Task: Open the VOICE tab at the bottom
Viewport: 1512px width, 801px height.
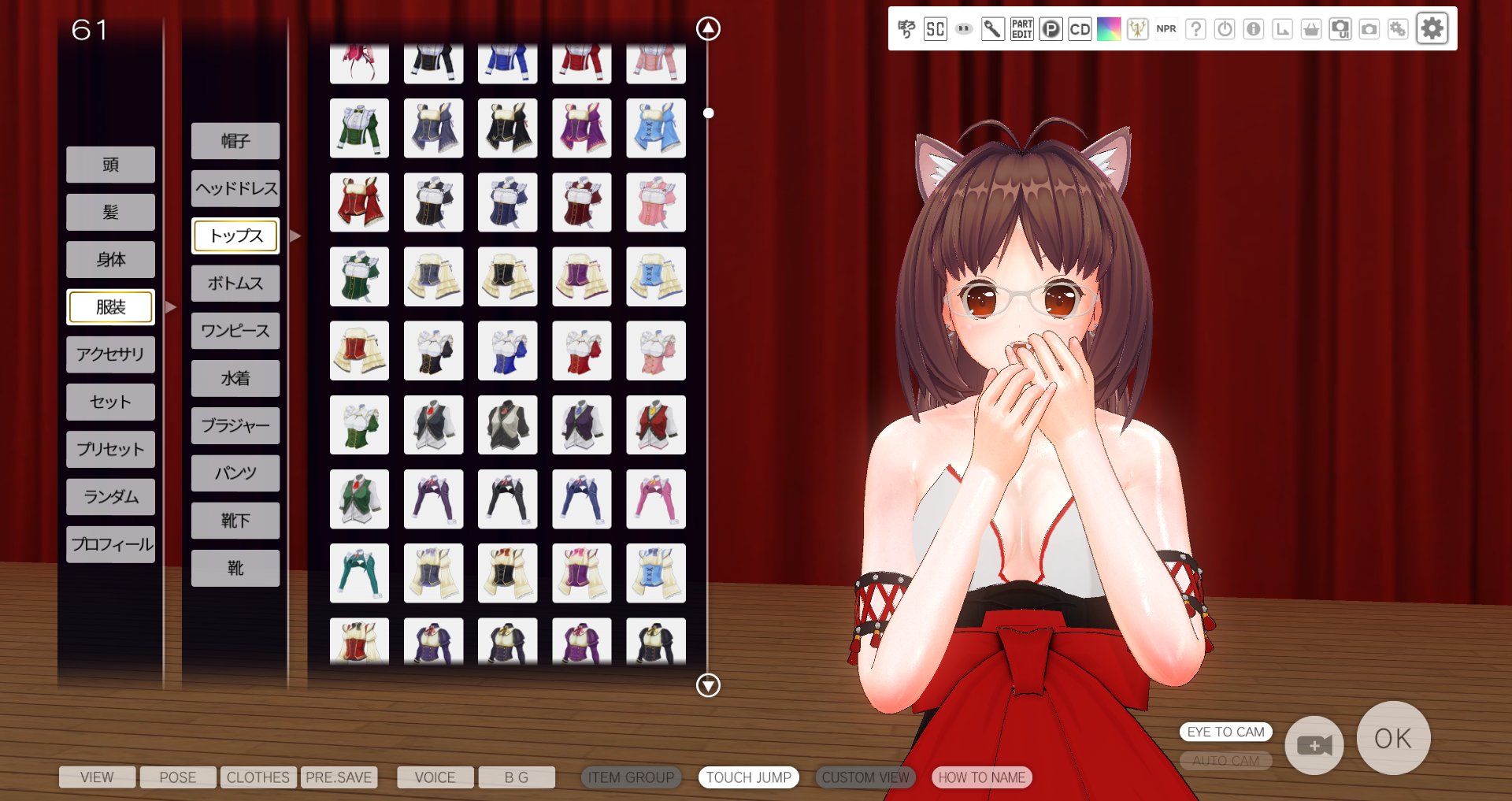Action: point(435,777)
